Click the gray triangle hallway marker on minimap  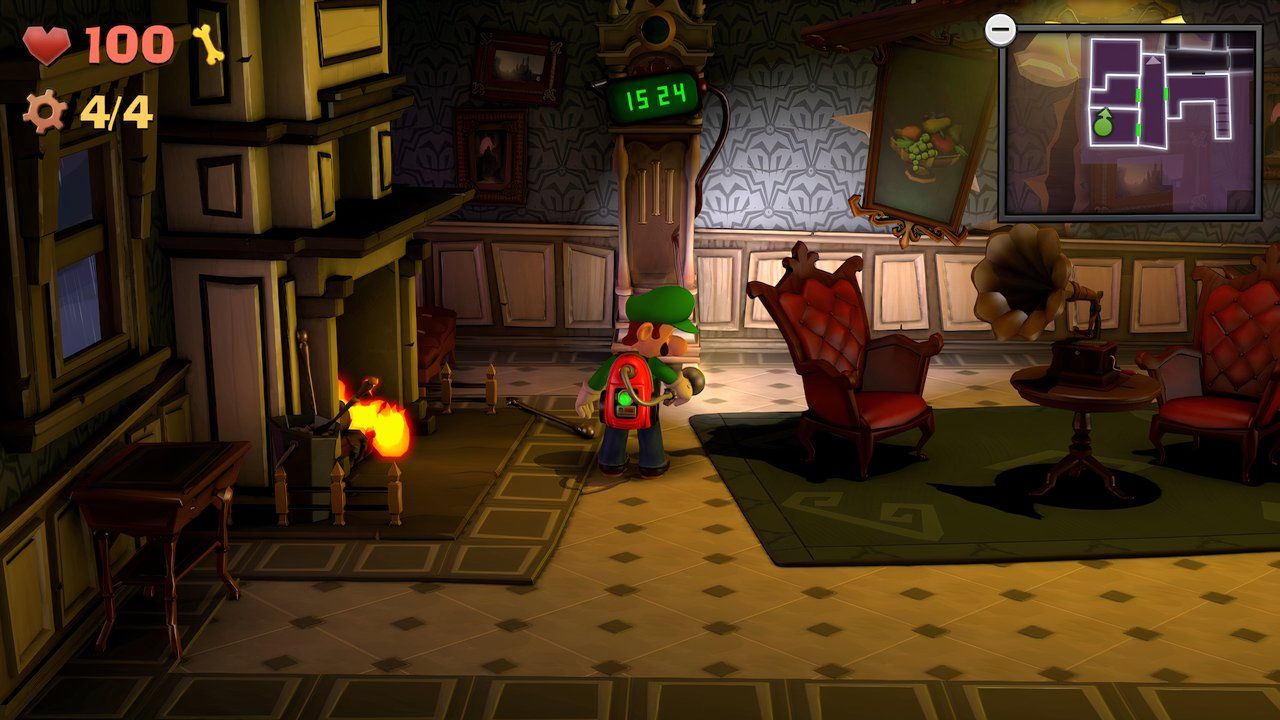(x=1153, y=61)
